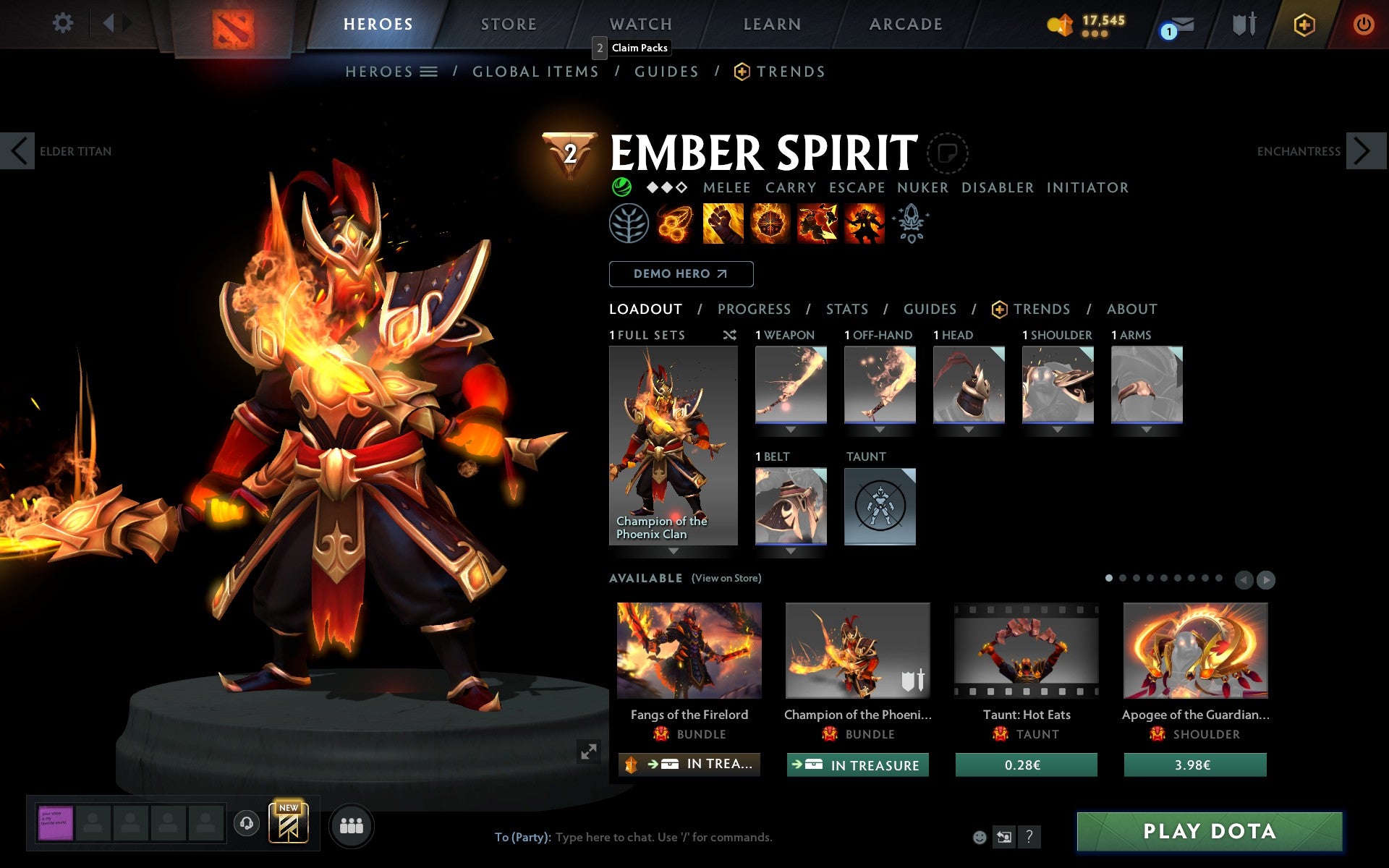Click the power button to quit

pyautogui.click(x=1363, y=23)
